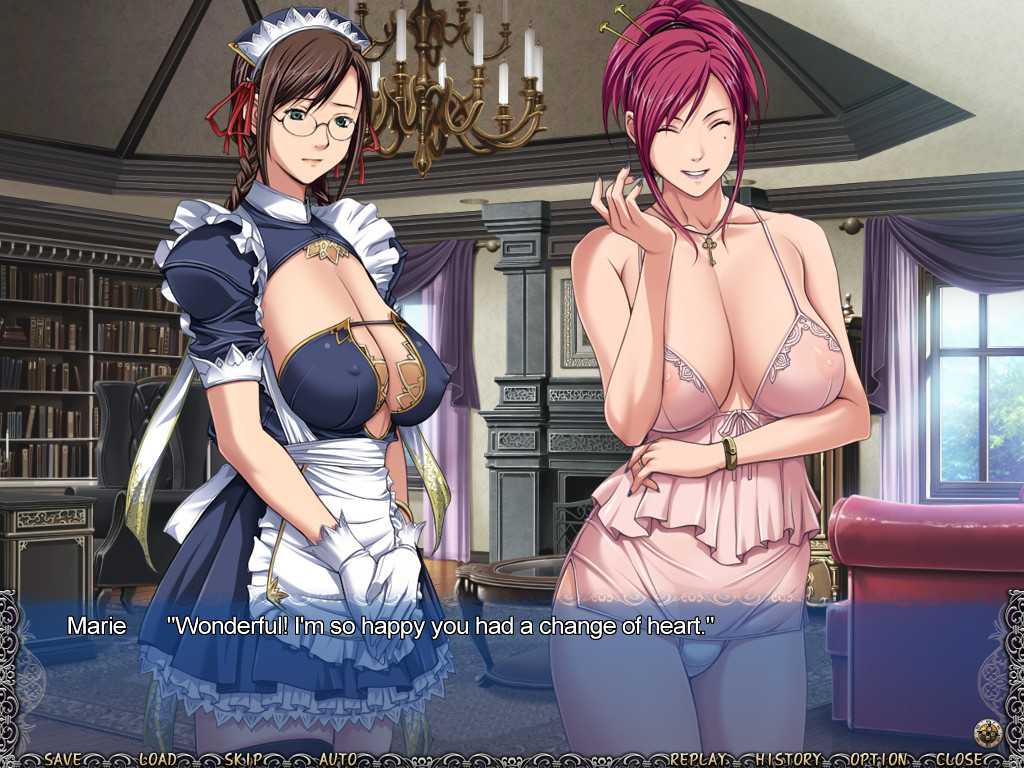1024x768 pixels.
Task: Open the LOAD menu
Action: click(157, 759)
